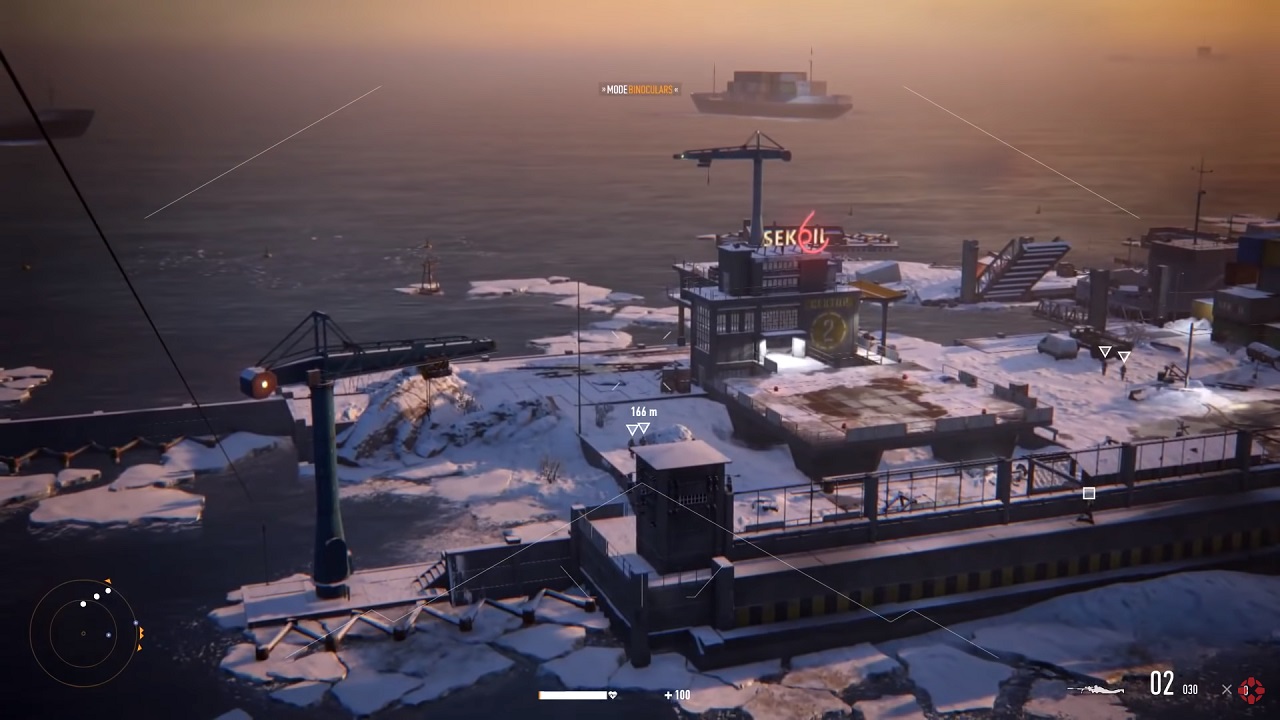Image resolution: width=1280 pixels, height=720 pixels.
Task: Click the Mode Binoculars label
Action: (x=640, y=90)
